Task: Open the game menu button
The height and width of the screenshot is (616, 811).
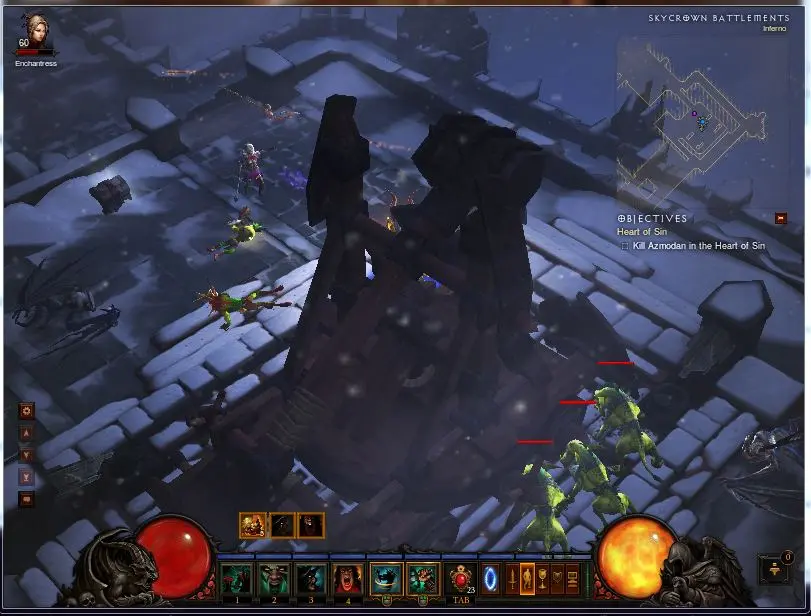Action: click(x=573, y=579)
